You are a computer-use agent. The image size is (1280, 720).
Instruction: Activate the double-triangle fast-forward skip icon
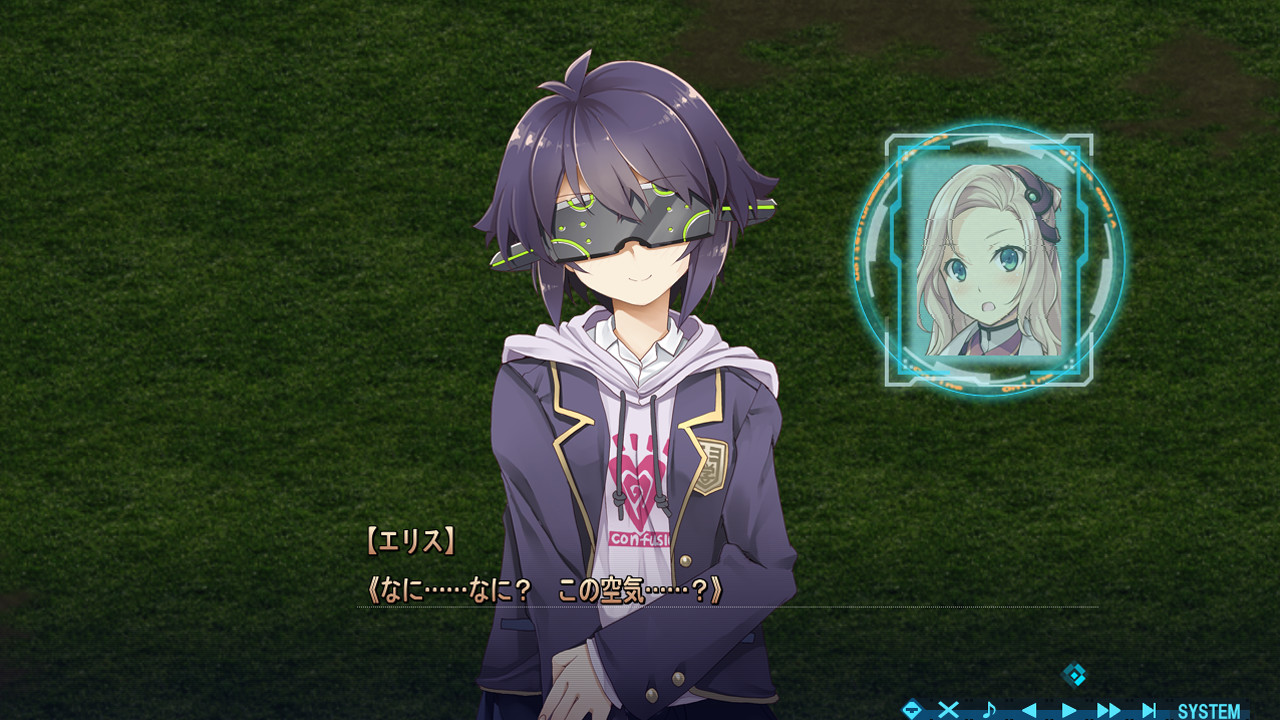point(1106,709)
